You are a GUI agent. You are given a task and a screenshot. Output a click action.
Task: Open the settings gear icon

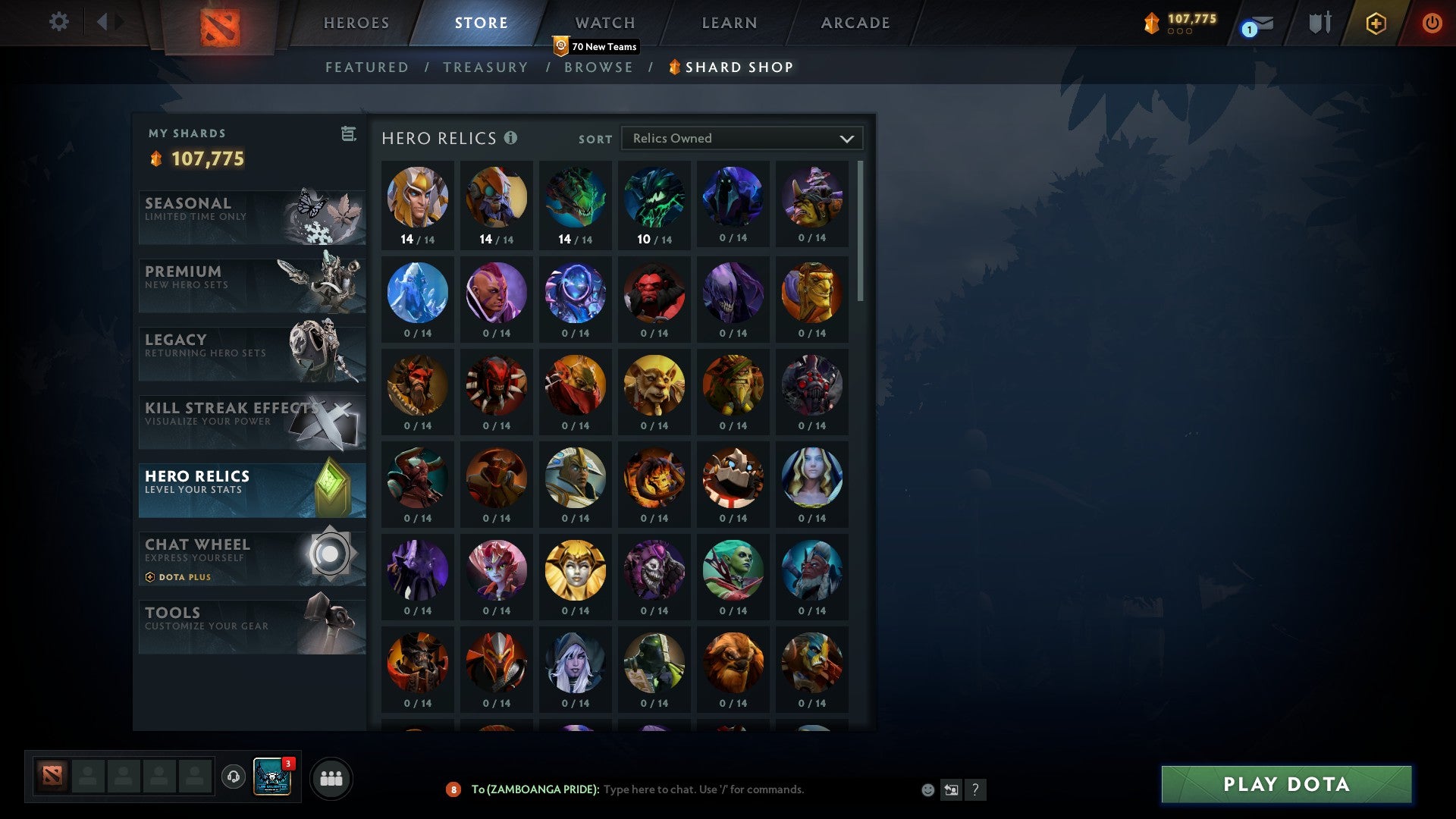click(x=58, y=22)
